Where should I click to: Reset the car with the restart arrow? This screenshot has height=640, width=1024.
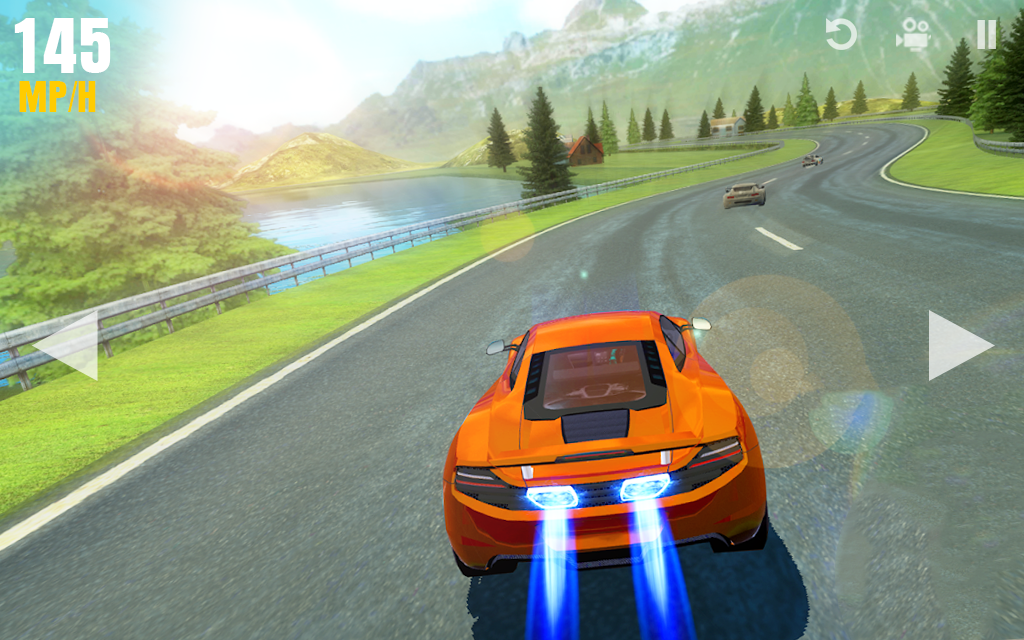click(841, 35)
